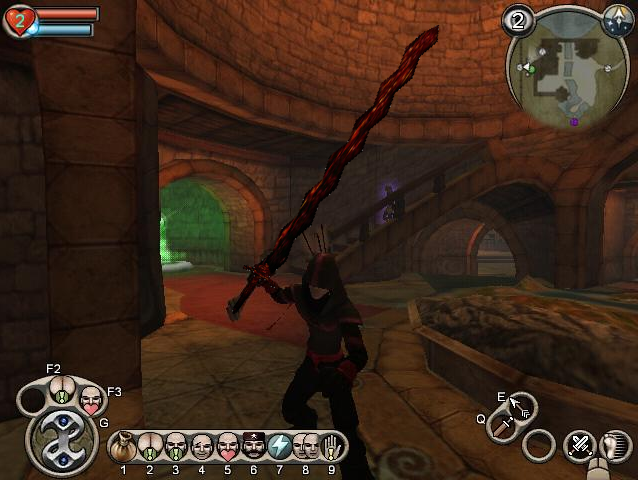Click the day-night star indicator beside the minimap
The height and width of the screenshot is (480, 638).
(617, 18)
